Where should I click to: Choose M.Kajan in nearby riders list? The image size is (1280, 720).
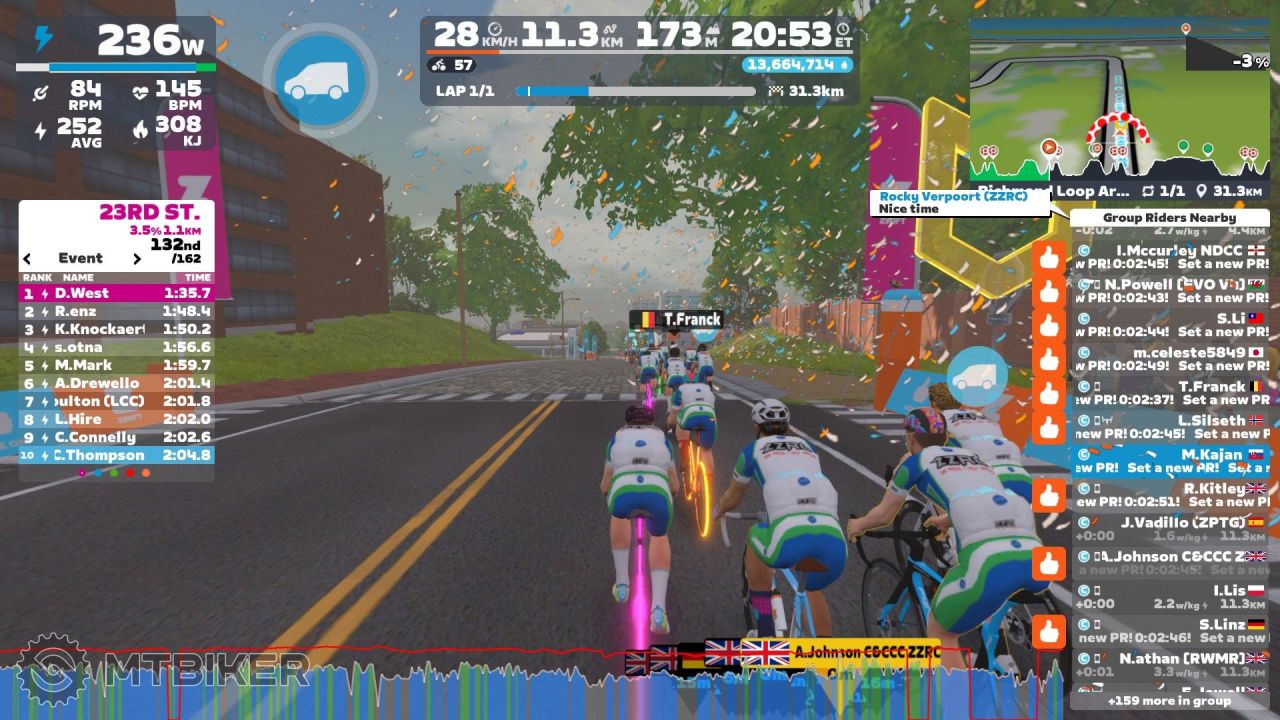pos(1170,461)
